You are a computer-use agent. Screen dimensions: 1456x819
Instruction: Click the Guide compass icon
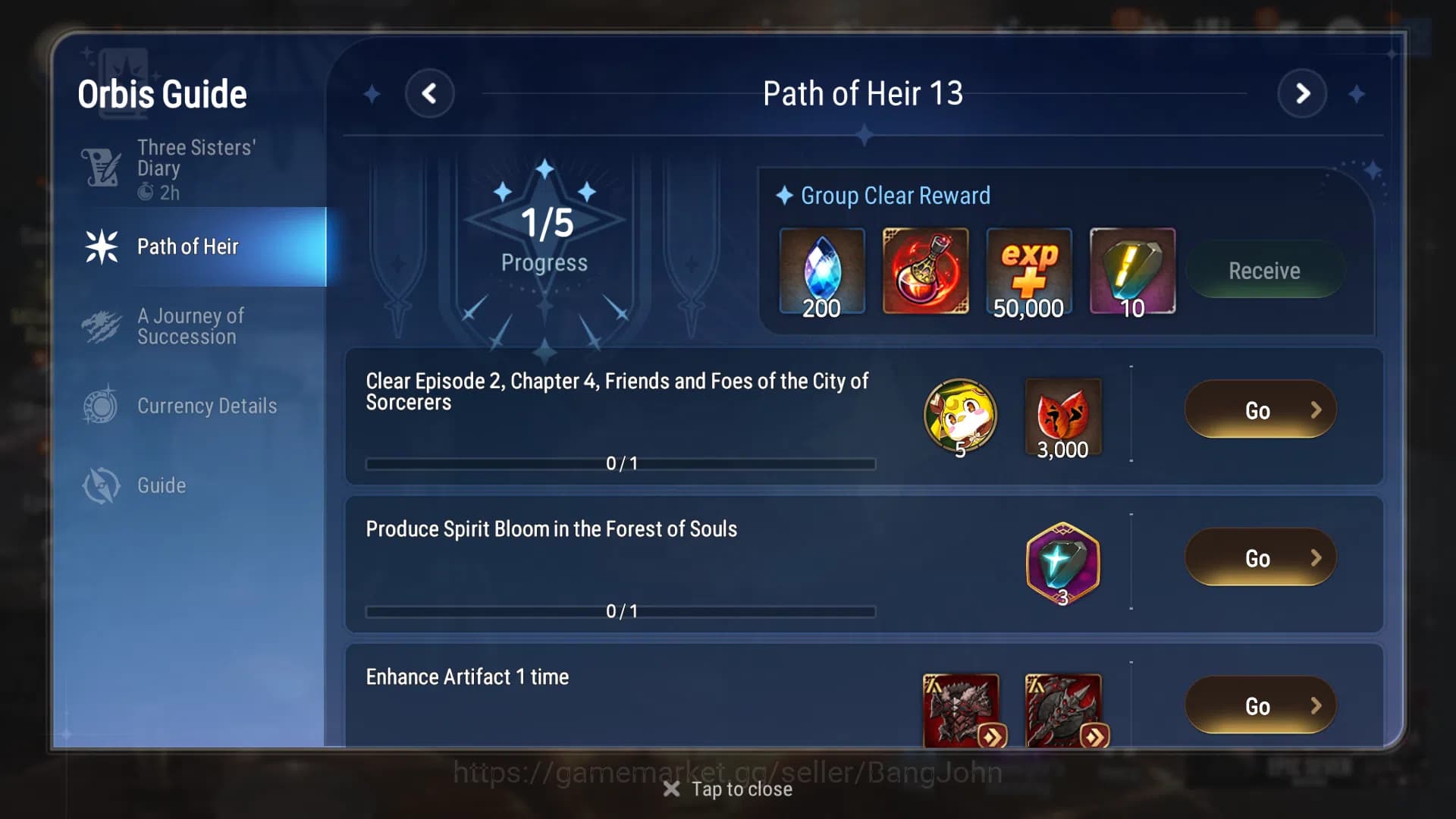pyautogui.click(x=102, y=485)
